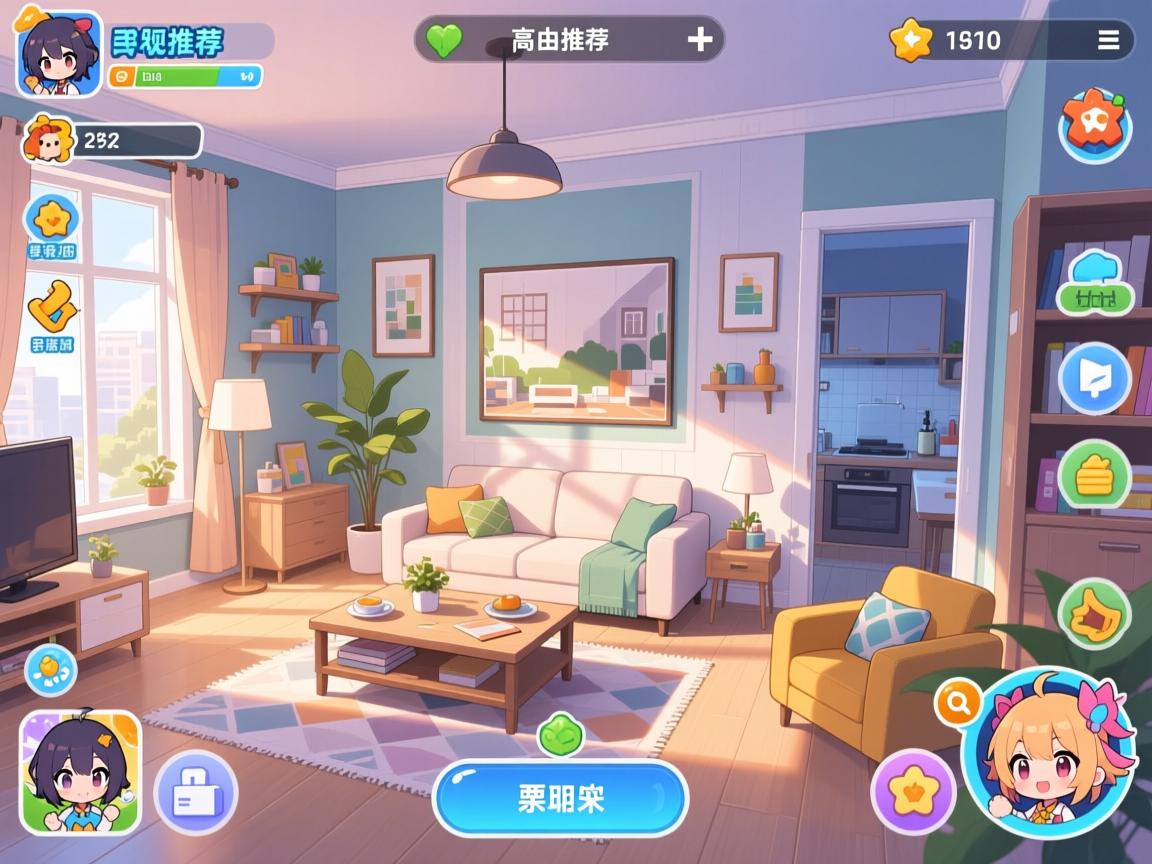Click the plus button on the green heart bar
The height and width of the screenshot is (864, 1152).
tap(700, 39)
